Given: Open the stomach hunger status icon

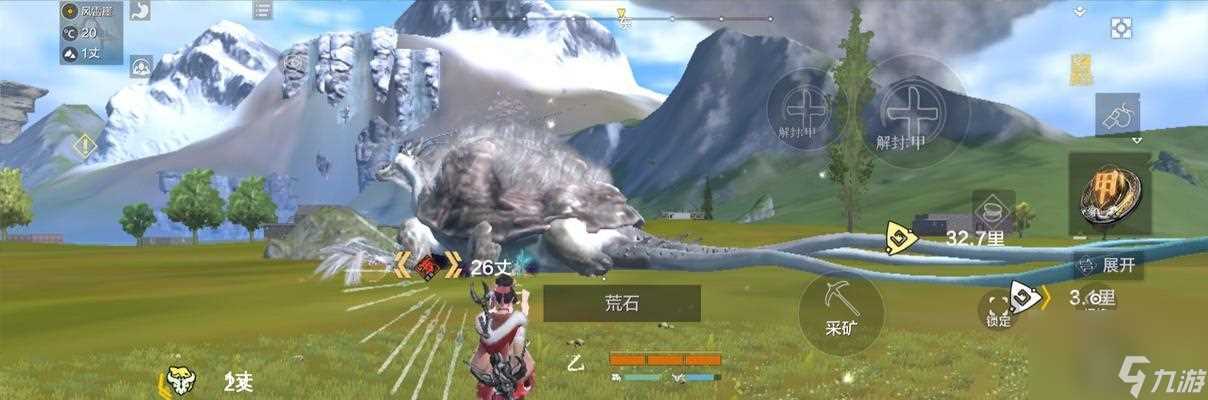Looking at the screenshot, I should pos(140,11).
